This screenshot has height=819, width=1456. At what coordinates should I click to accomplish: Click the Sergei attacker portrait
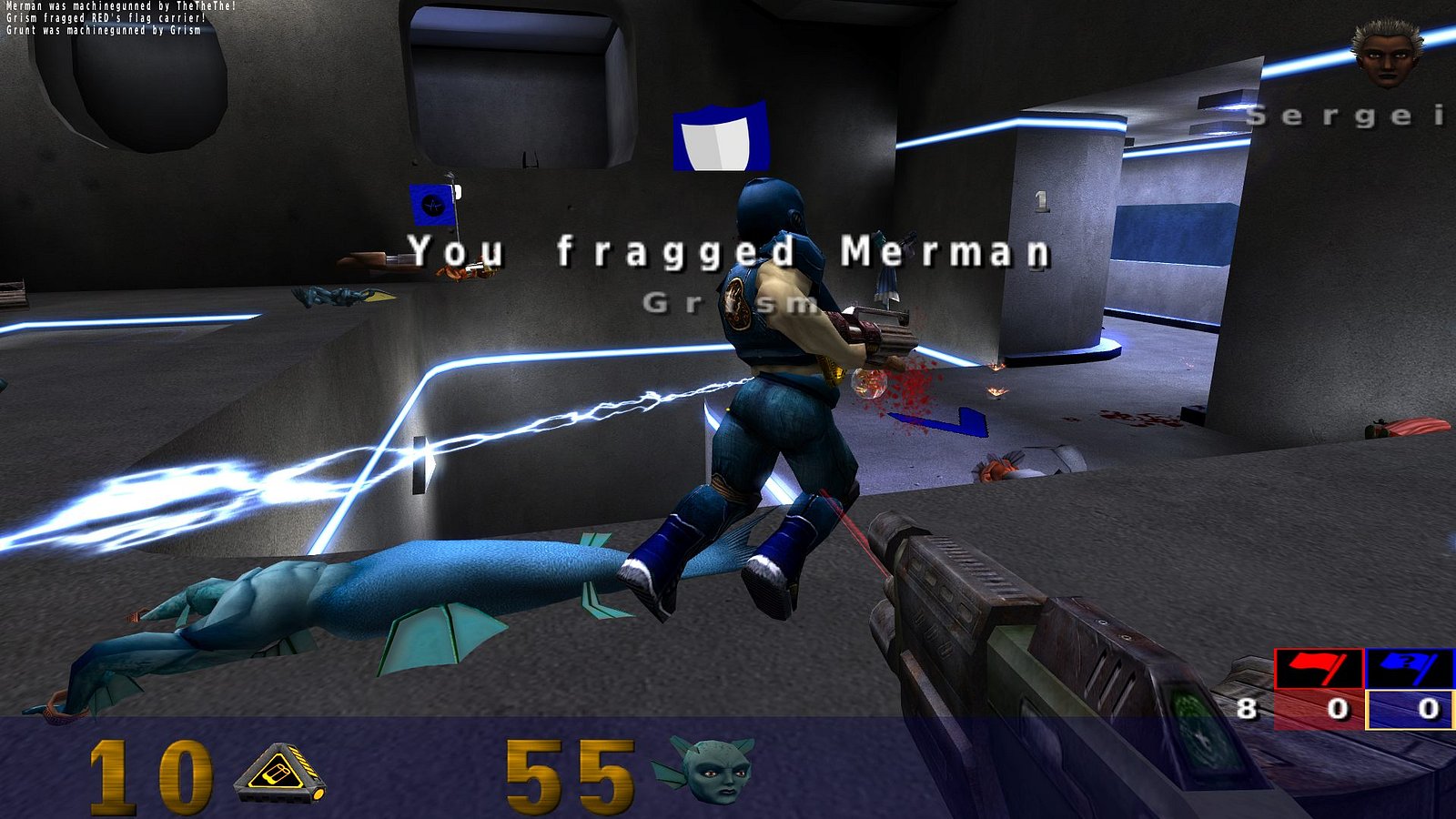[1386, 53]
